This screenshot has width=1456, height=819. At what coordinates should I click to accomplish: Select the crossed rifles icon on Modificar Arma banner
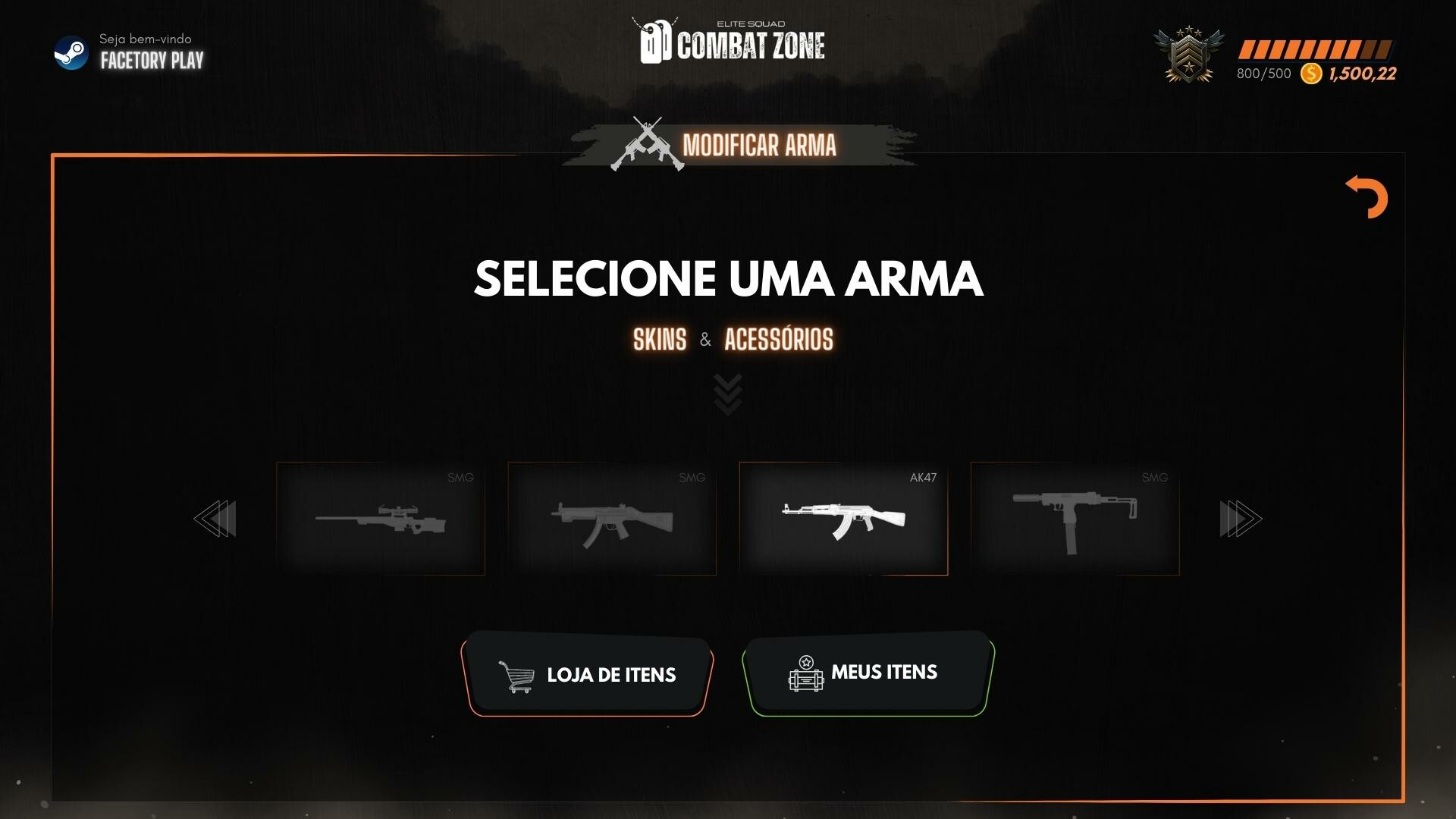tap(651, 144)
